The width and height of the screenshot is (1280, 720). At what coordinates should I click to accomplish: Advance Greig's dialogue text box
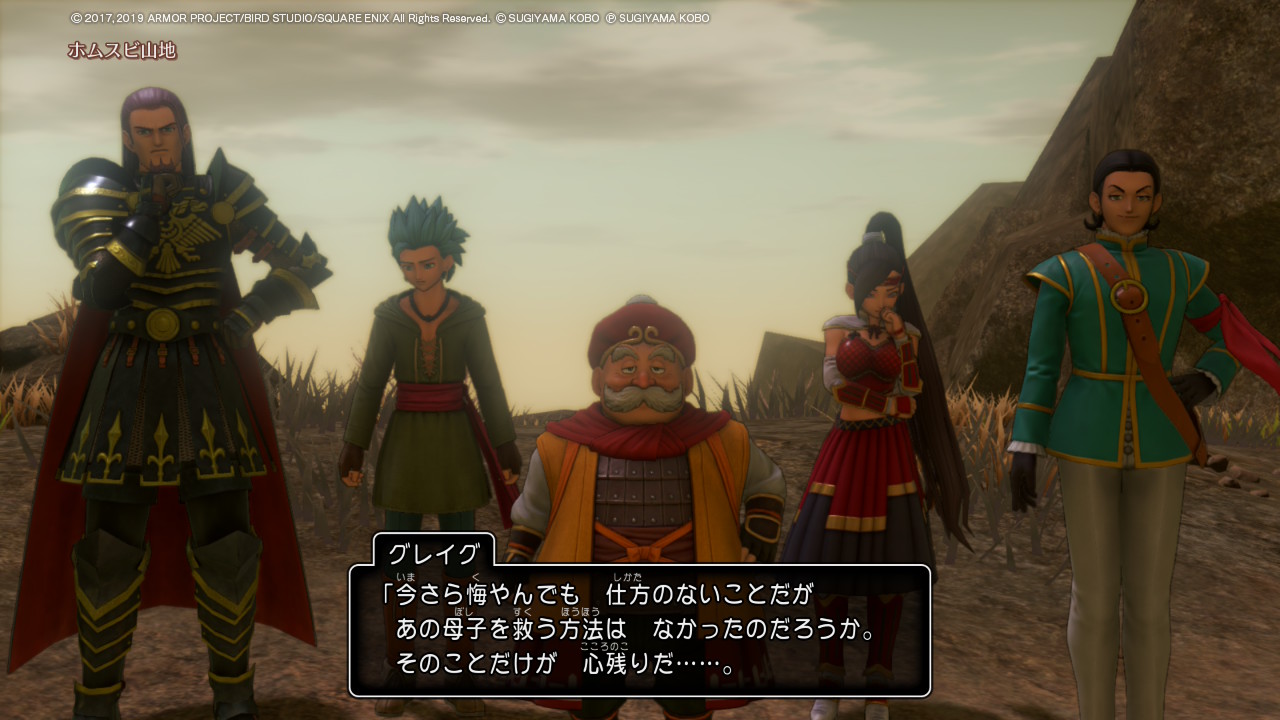pyautogui.click(x=639, y=630)
